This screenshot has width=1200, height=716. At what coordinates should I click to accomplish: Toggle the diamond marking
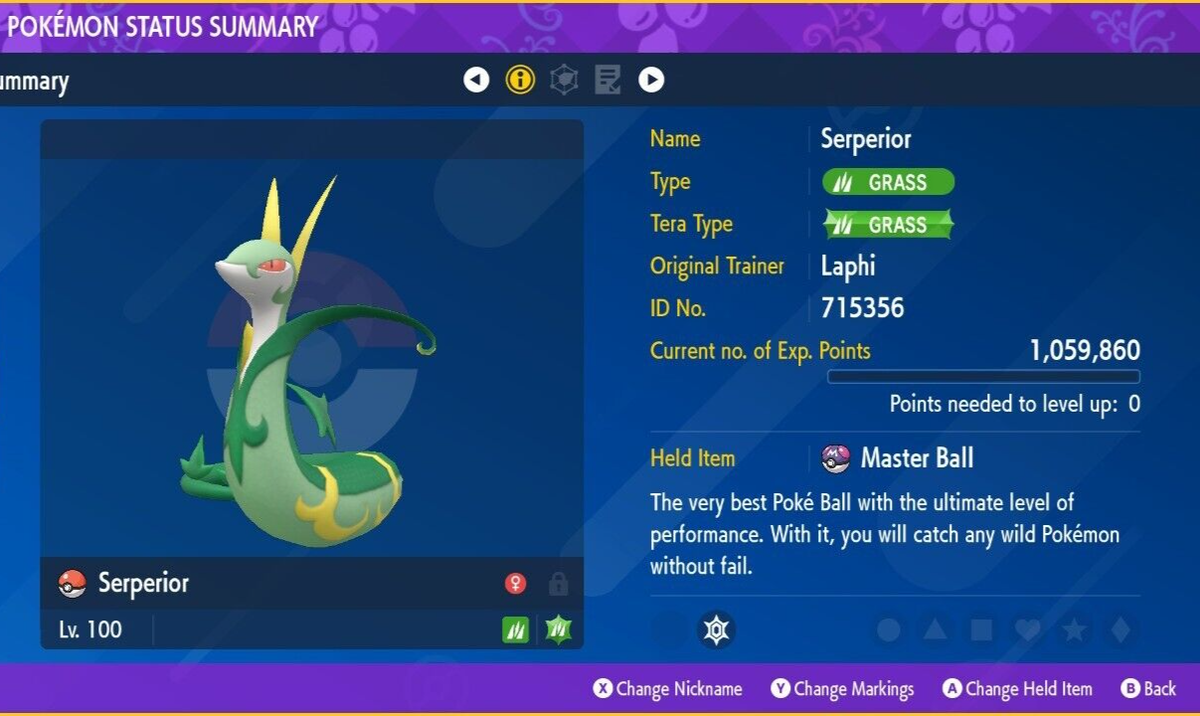click(x=1120, y=630)
